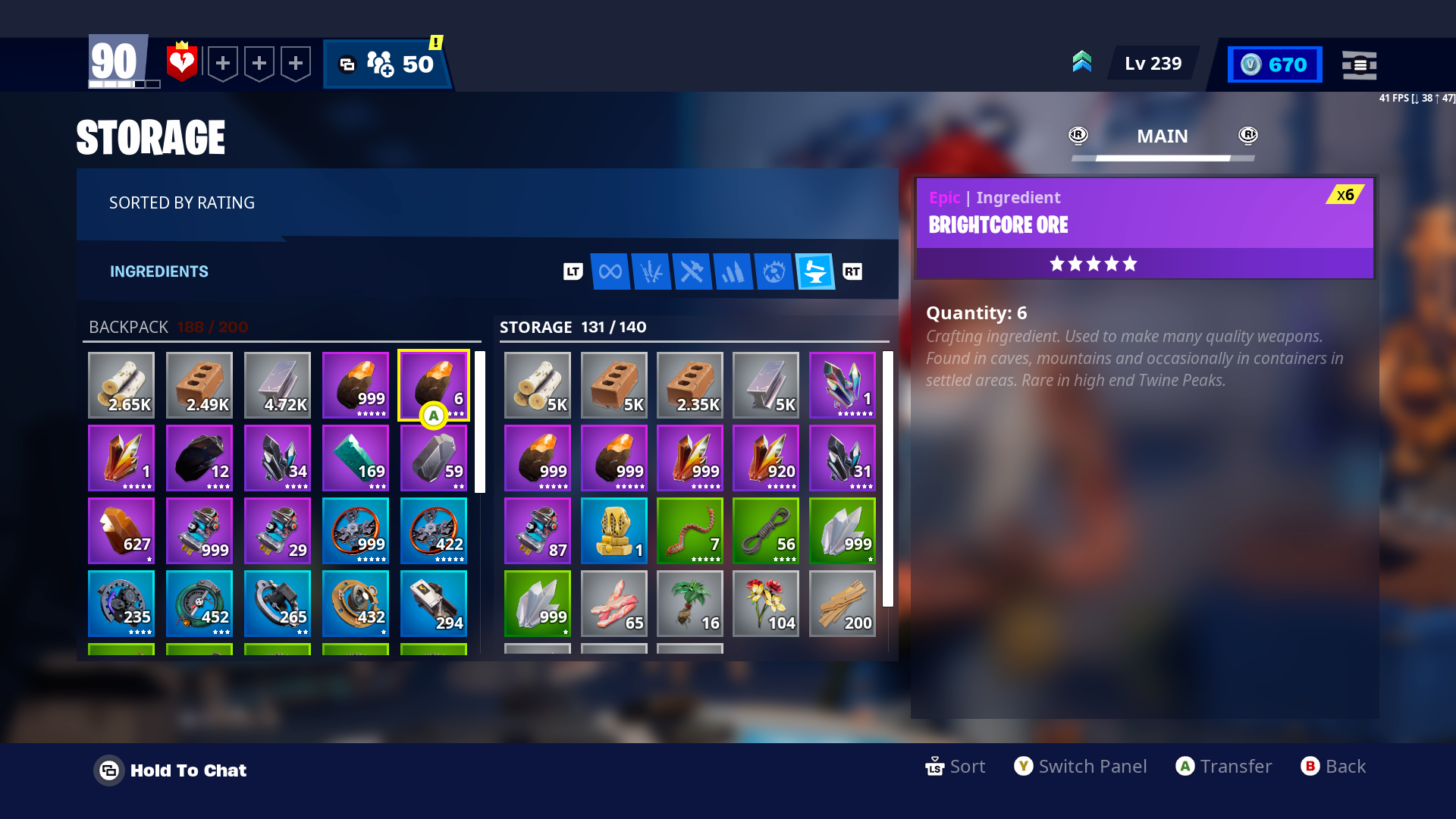Filter by melee weapons sword icon
Screen dimensions: 1456x819
click(692, 271)
